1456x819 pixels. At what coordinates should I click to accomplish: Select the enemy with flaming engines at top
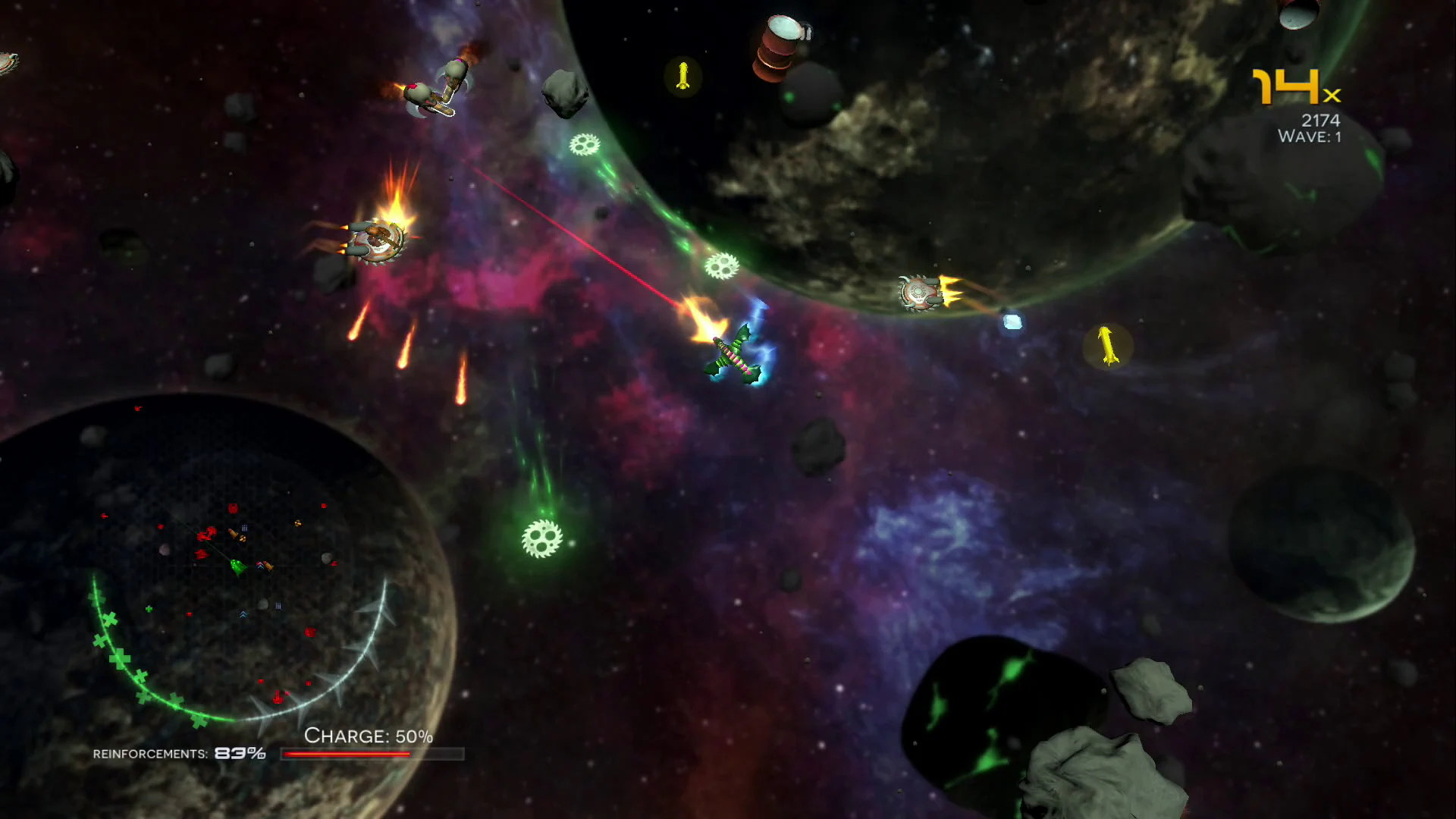click(440, 87)
